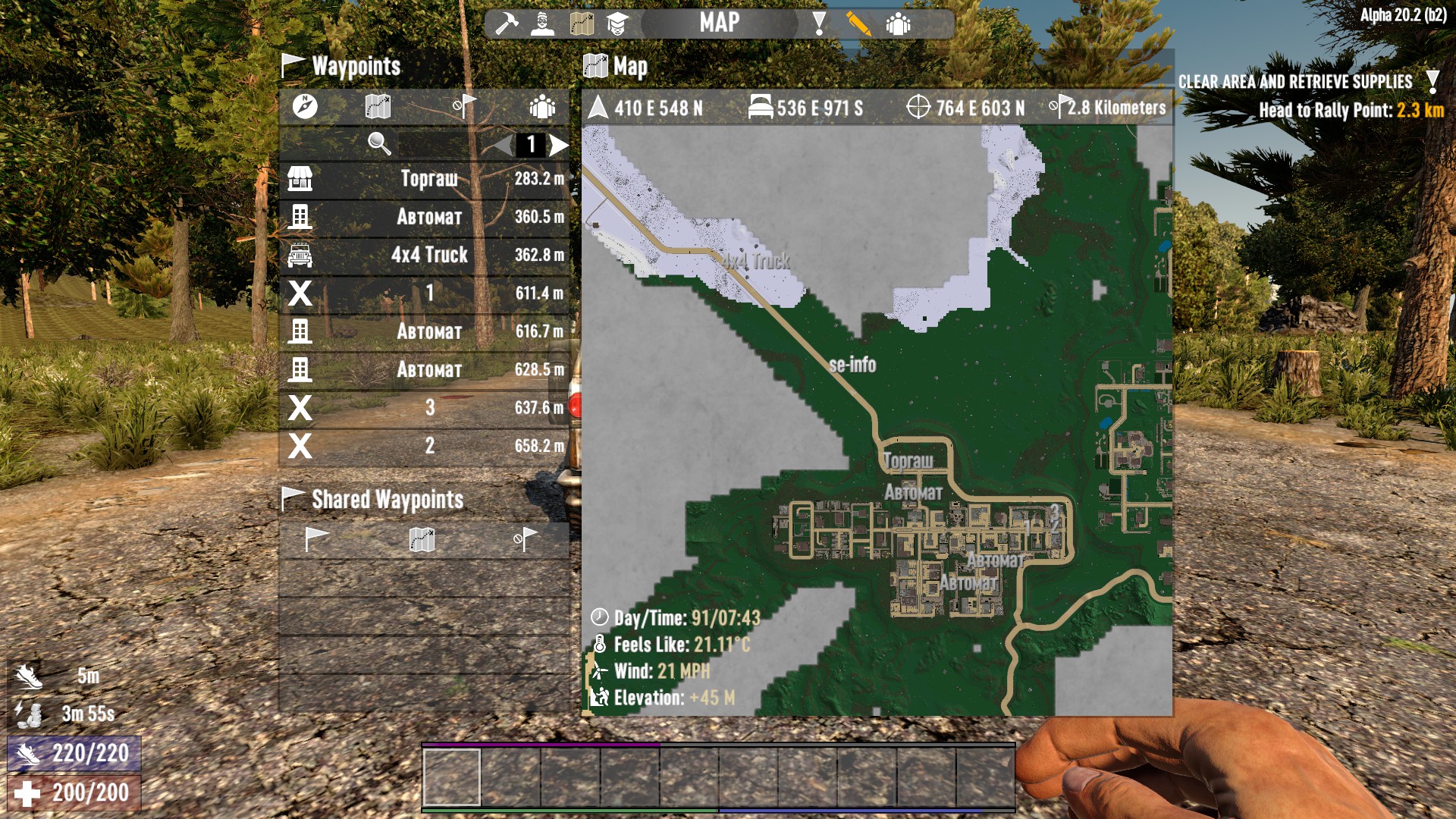Switch to the character tab
This screenshot has width=1456, height=819.
[542, 24]
